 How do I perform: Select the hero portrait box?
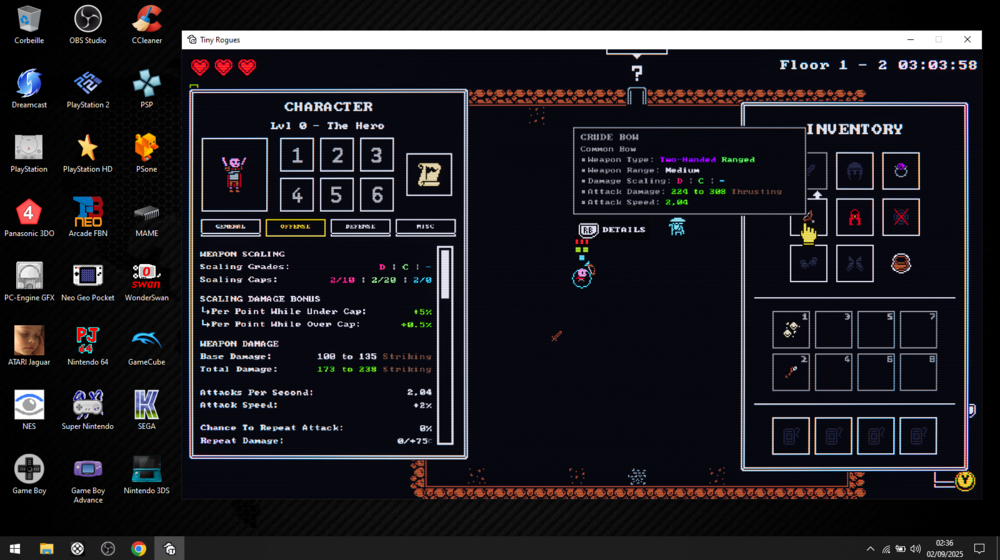234,175
